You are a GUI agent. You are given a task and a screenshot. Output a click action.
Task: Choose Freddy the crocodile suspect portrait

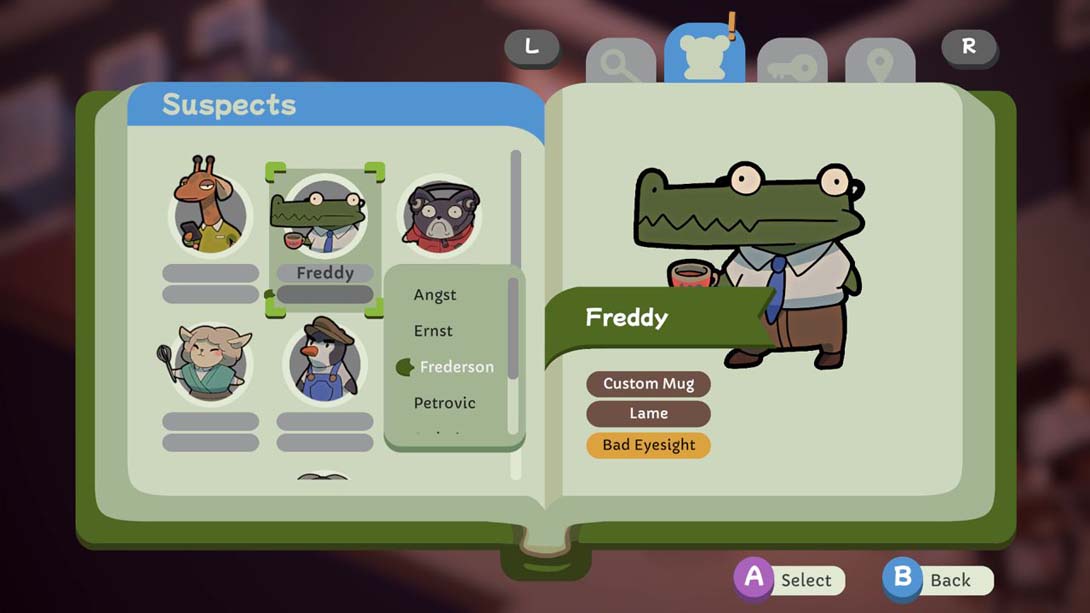[324, 214]
